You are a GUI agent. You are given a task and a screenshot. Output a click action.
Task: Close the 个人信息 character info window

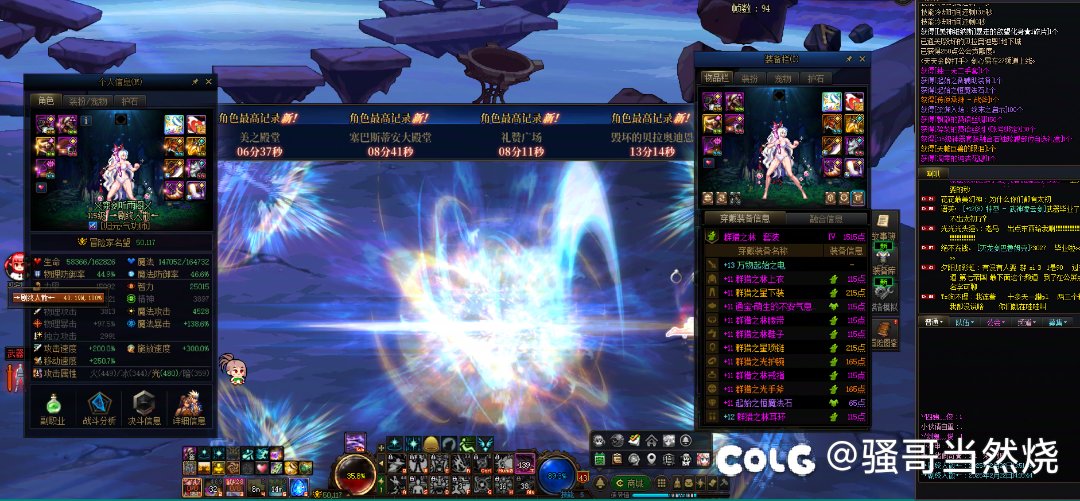coord(208,81)
